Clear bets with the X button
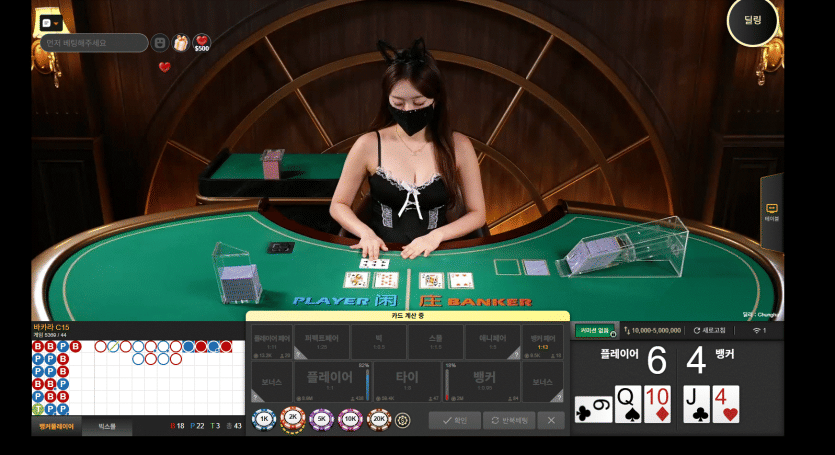835x455 pixels. 553,421
